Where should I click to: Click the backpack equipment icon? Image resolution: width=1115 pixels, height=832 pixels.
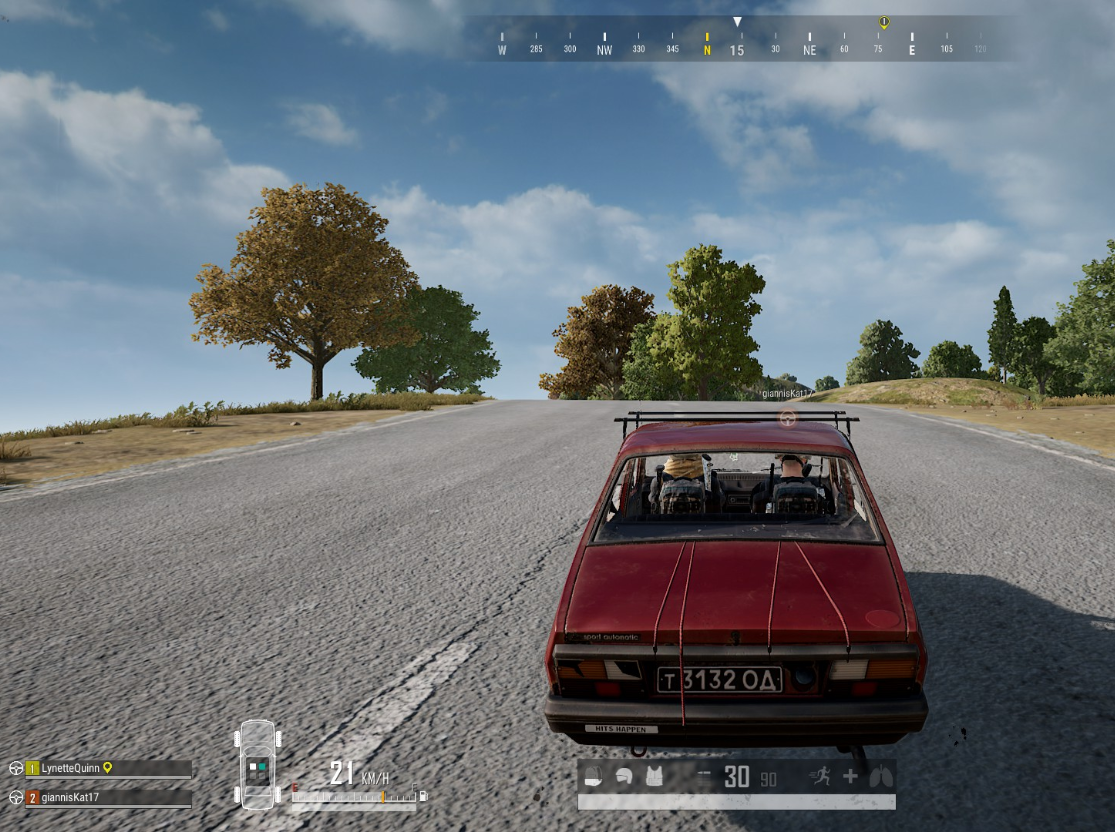(x=591, y=776)
